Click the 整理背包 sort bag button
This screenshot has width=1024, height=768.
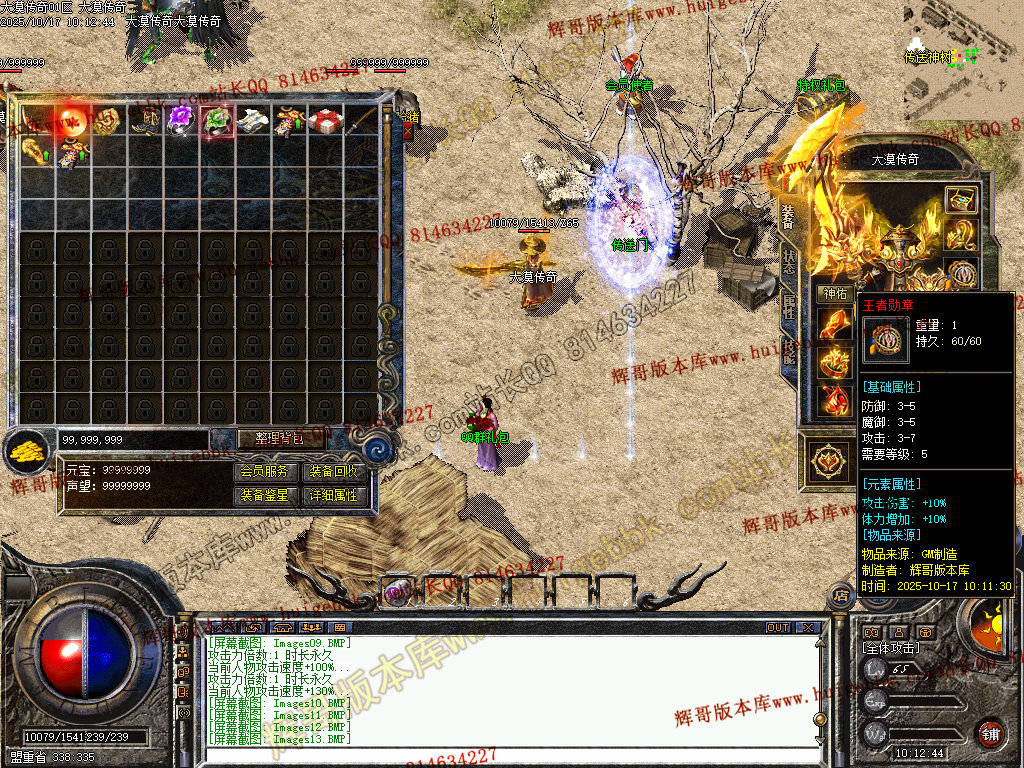pyautogui.click(x=268, y=438)
